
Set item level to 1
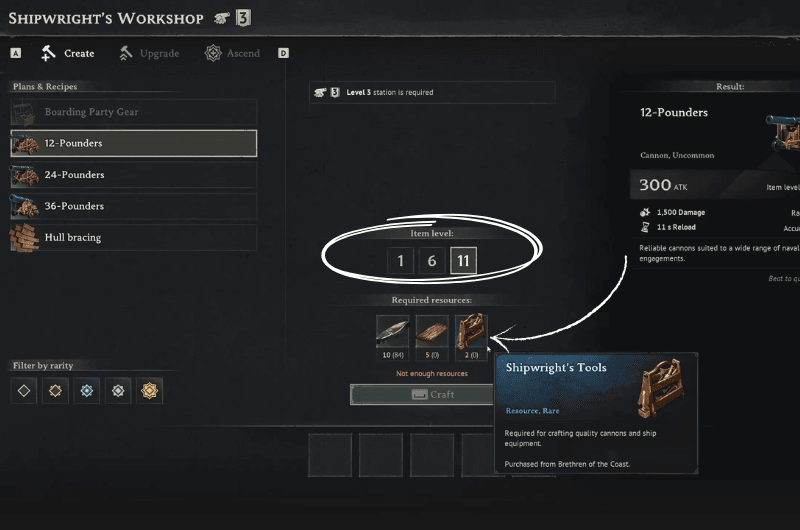tap(401, 261)
